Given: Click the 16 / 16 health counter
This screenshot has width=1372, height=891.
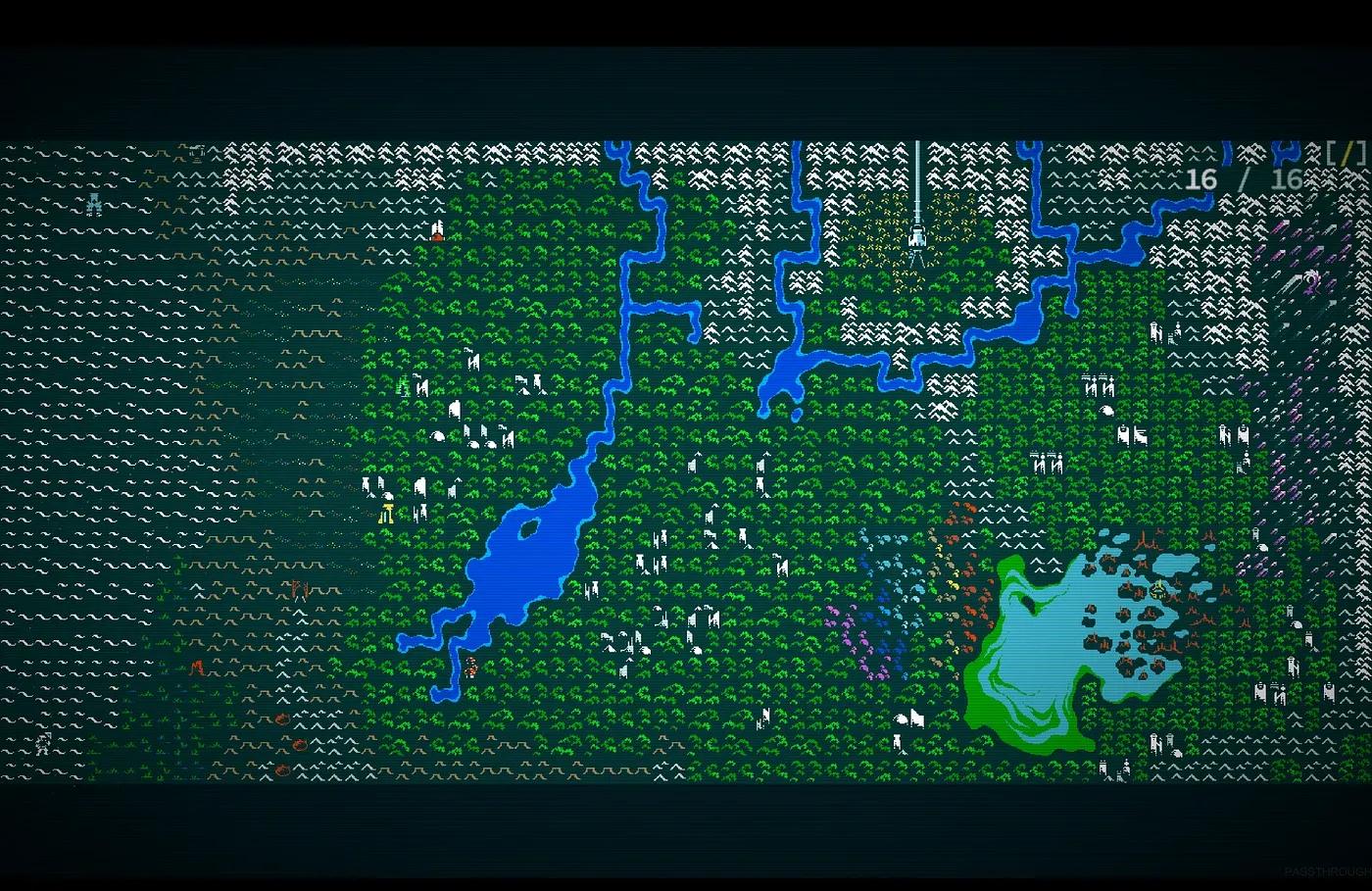Looking at the screenshot, I should pyautogui.click(x=1243, y=180).
